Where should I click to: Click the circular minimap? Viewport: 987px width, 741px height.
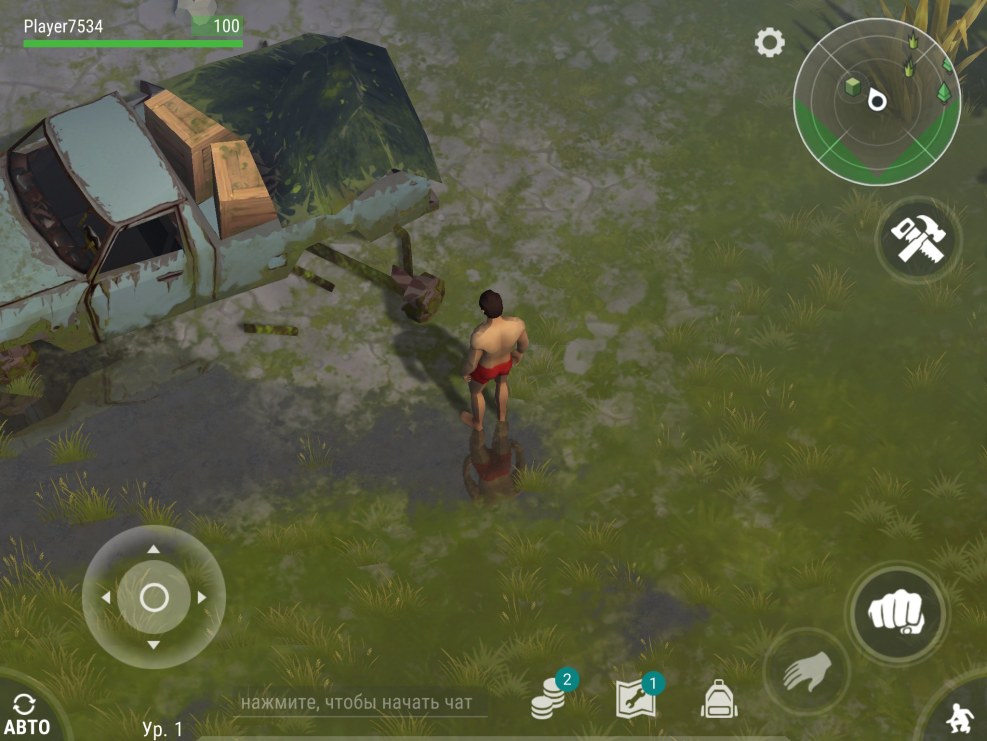click(876, 100)
